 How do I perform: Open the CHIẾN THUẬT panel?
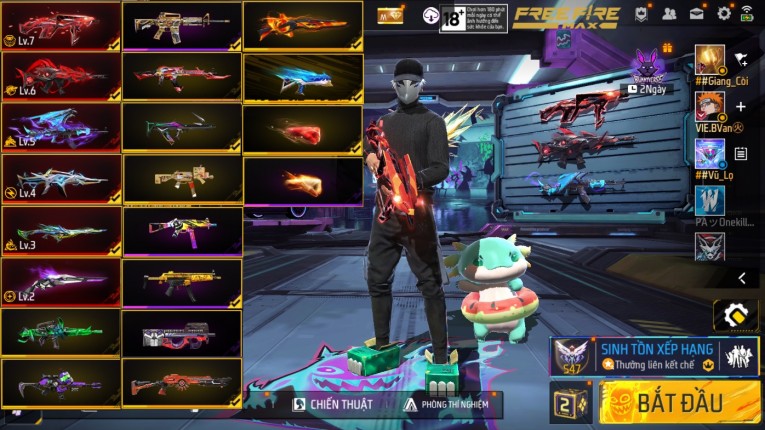pos(333,404)
